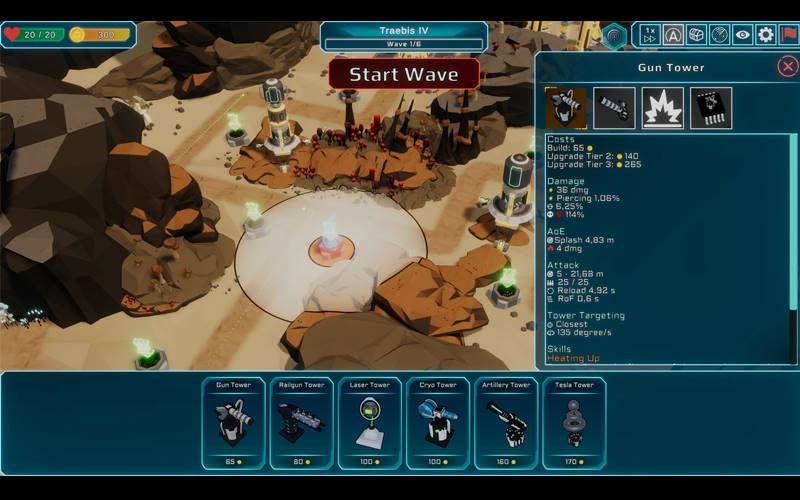Open the radar scanner view

tap(719, 35)
